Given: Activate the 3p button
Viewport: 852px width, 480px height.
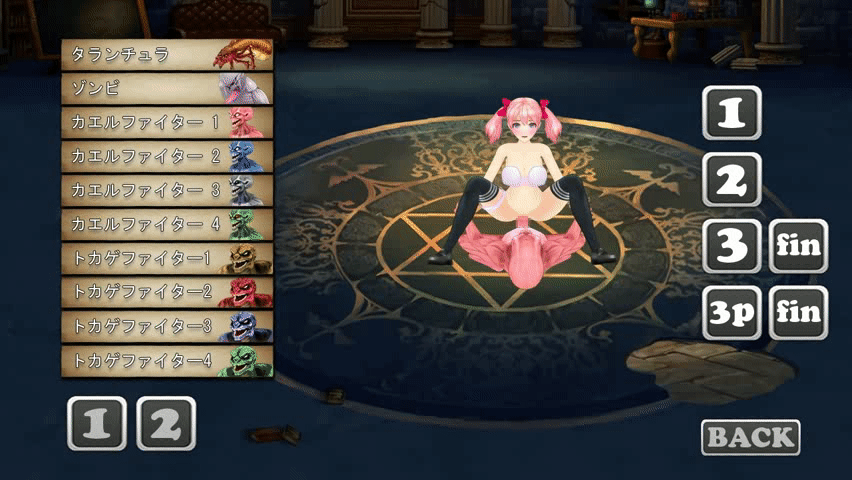Looking at the screenshot, I should pyautogui.click(x=732, y=313).
